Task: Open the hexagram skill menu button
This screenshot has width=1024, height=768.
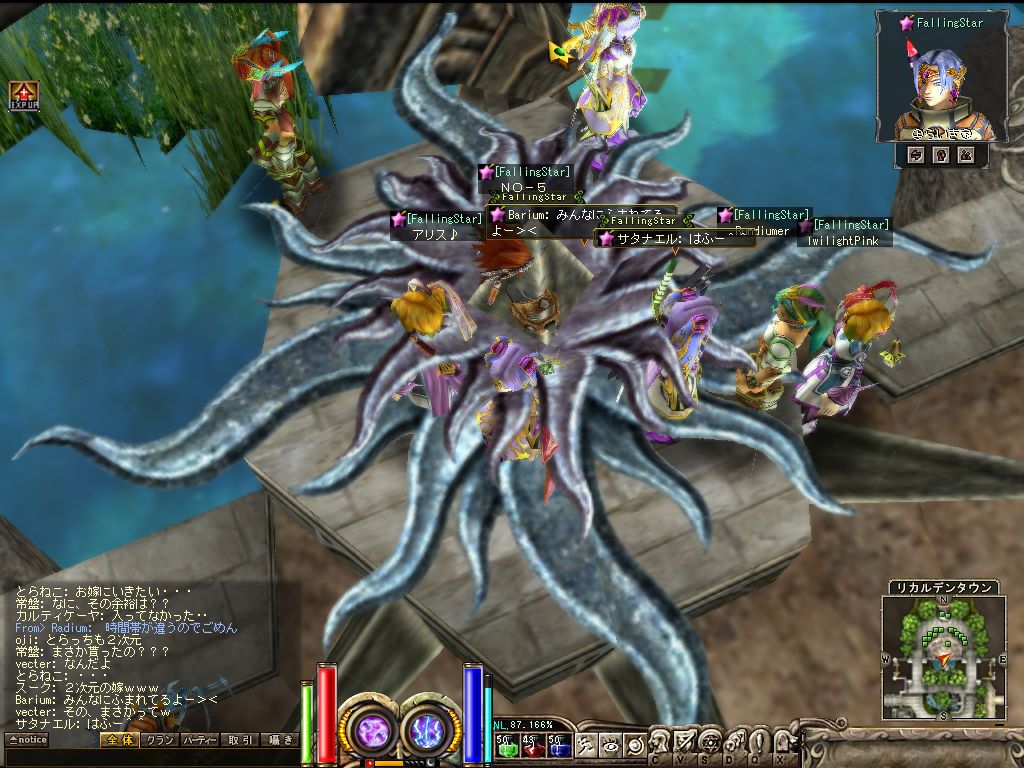Action: click(x=709, y=741)
